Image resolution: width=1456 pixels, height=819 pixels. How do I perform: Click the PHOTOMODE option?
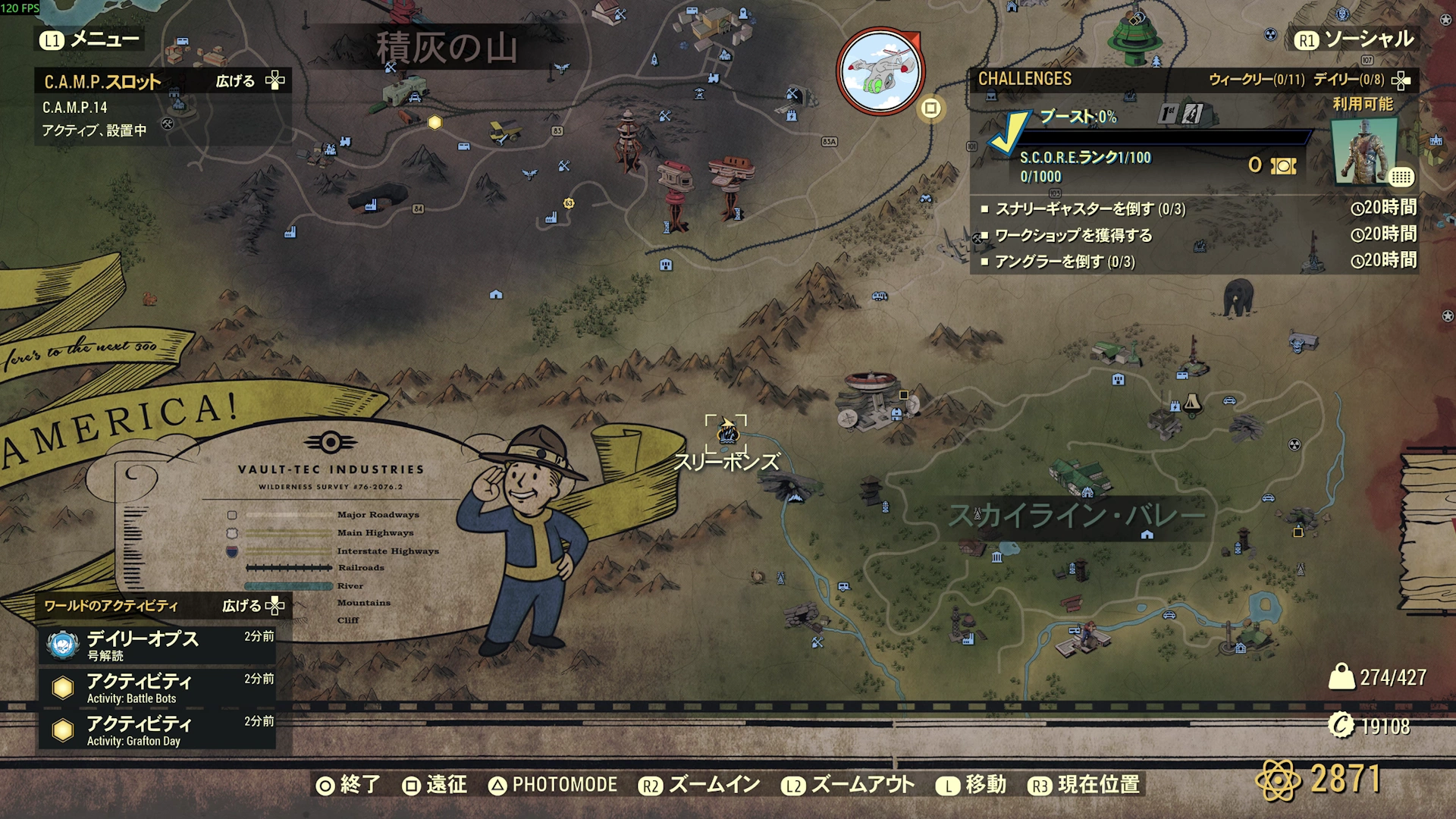(553, 785)
